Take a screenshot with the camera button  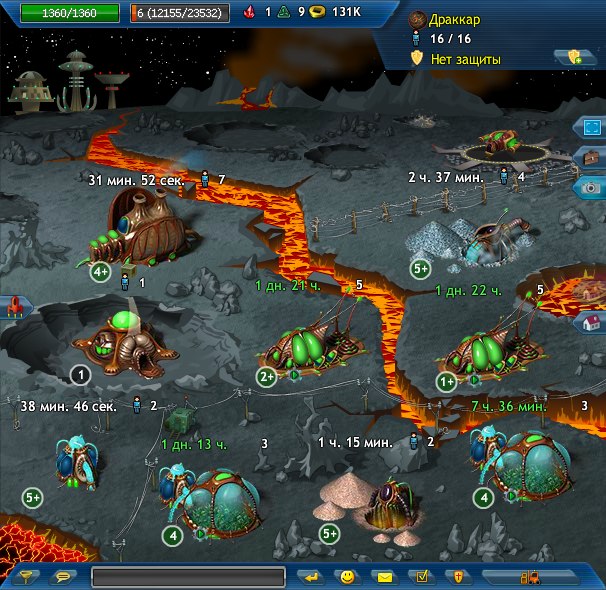590,186
